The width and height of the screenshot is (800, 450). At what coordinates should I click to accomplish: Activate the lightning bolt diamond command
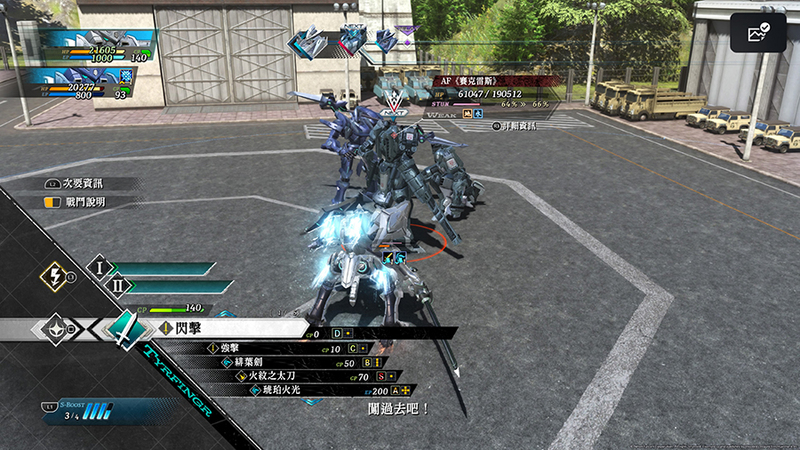point(53,277)
